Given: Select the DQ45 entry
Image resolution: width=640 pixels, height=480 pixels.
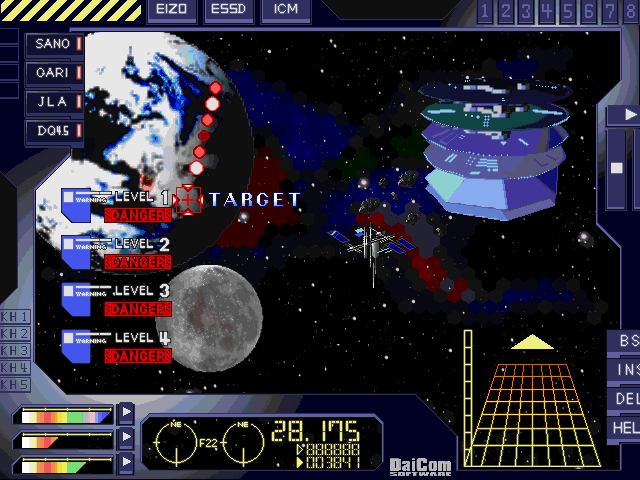Looking at the screenshot, I should click(54, 130).
